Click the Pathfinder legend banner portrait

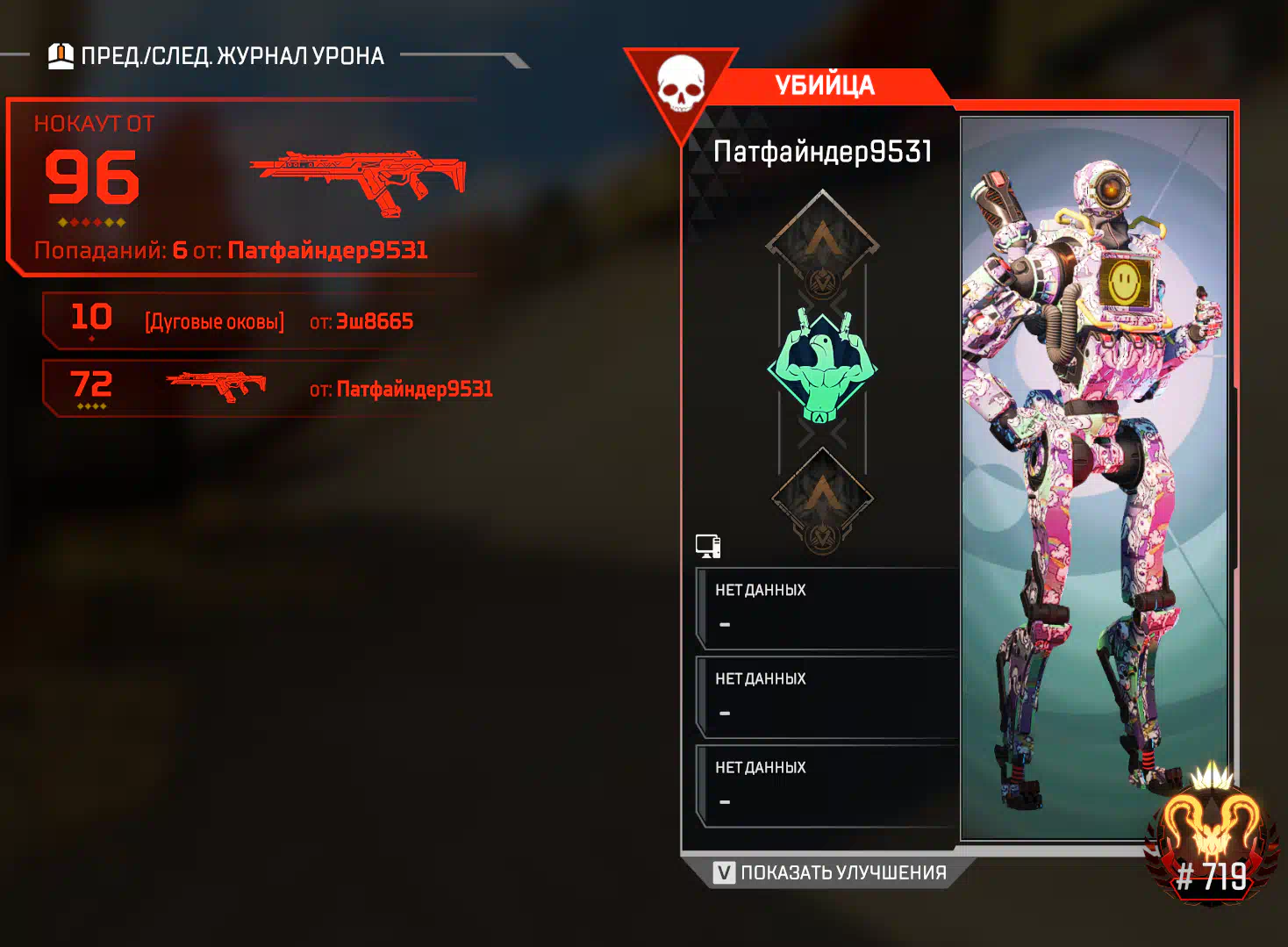[1093, 478]
